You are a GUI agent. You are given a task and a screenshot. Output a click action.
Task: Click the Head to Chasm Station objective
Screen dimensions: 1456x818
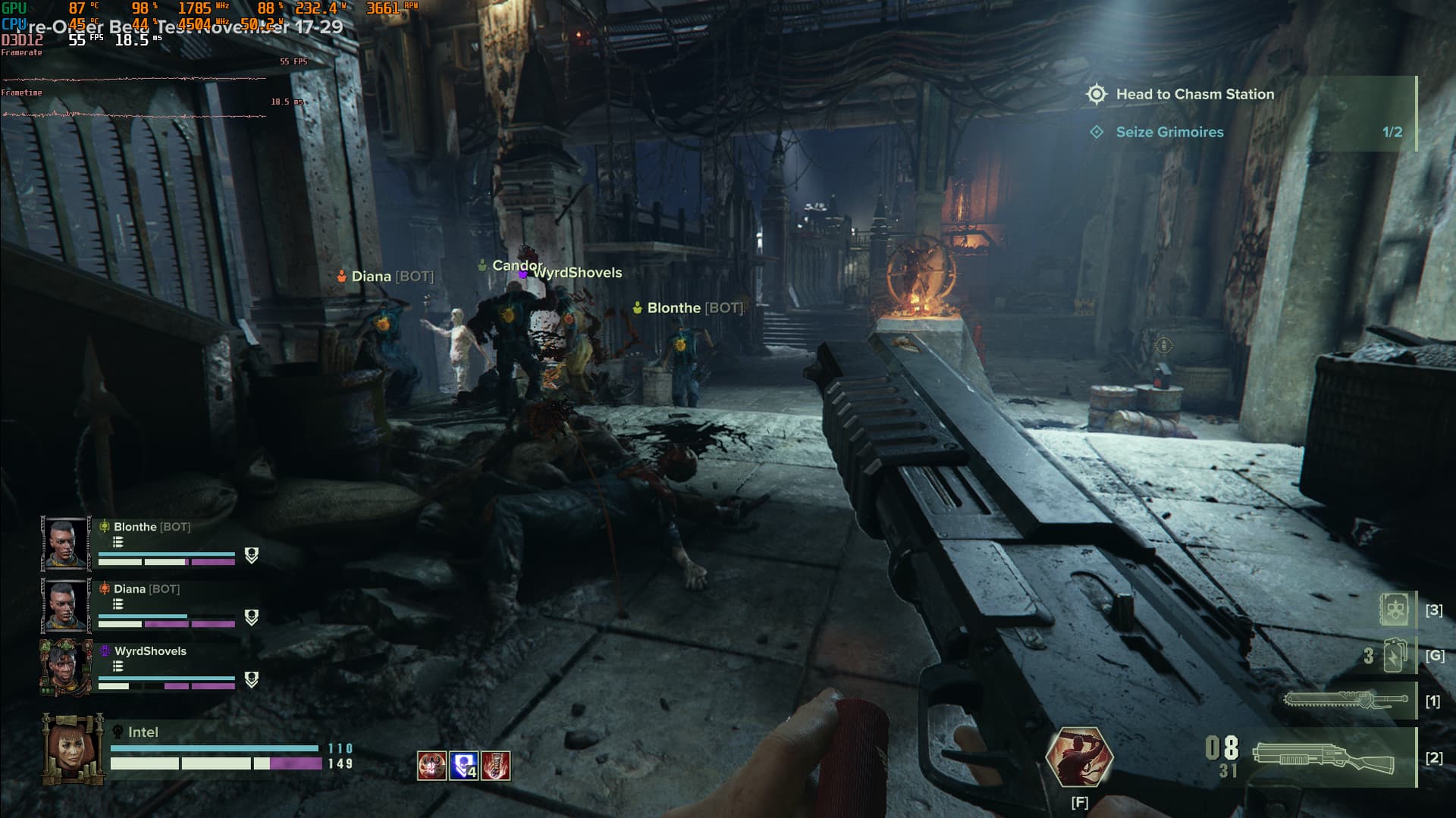pyautogui.click(x=1194, y=95)
